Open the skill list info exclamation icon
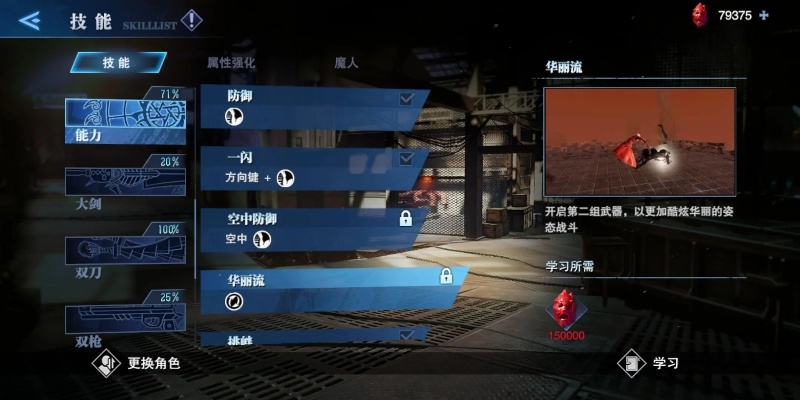 click(x=191, y=20)
